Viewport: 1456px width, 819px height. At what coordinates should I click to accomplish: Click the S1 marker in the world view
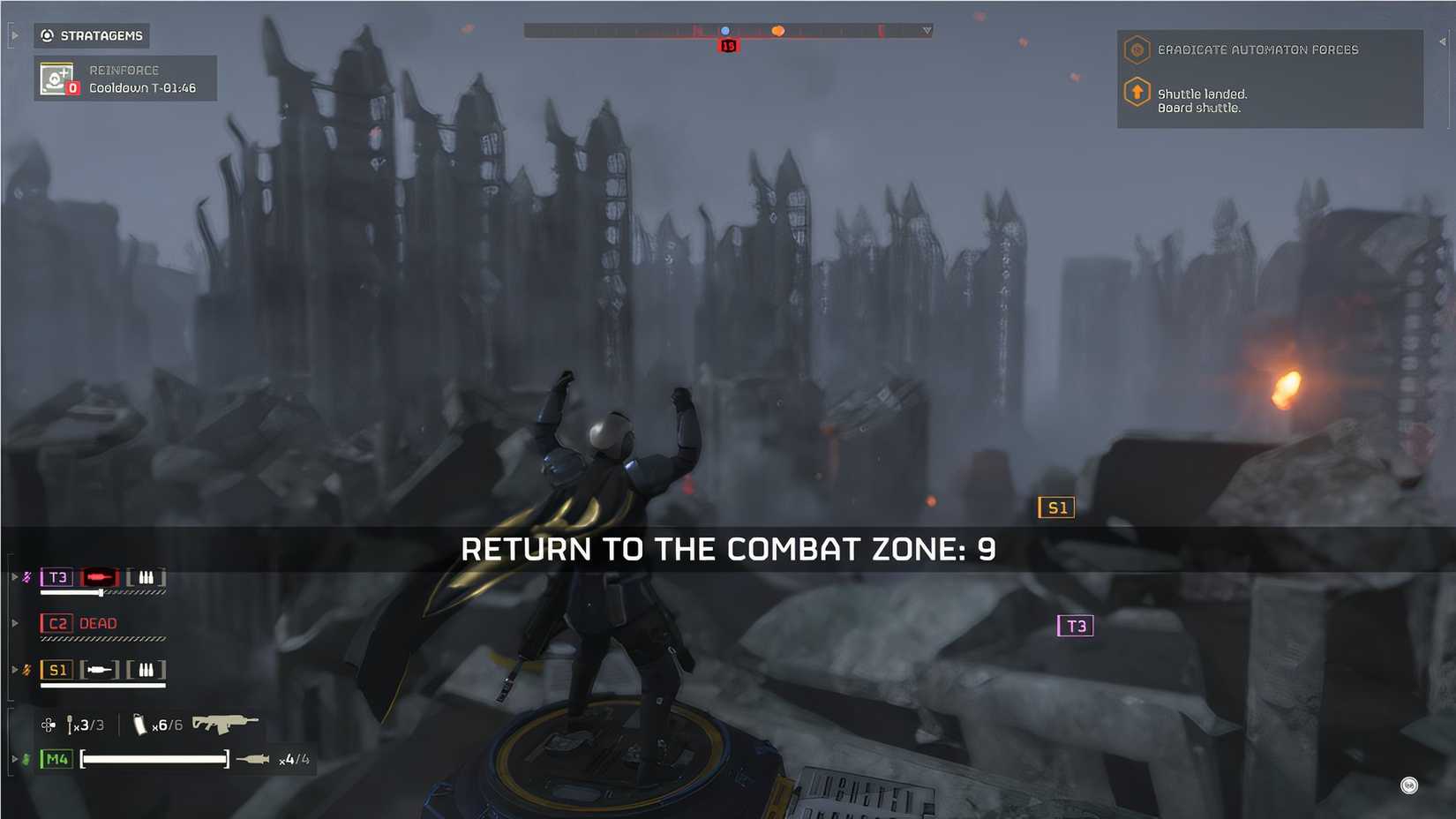[1056, 507]
